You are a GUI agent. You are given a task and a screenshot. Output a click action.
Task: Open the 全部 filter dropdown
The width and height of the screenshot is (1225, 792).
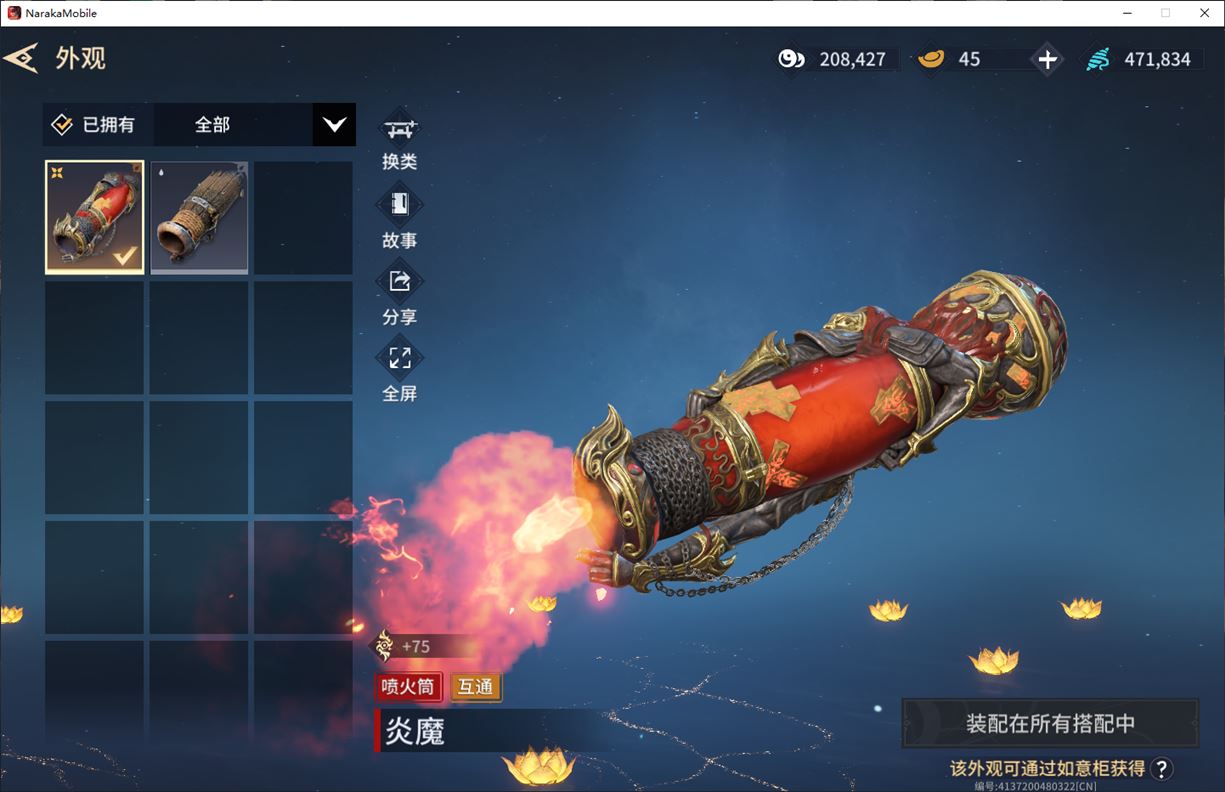point(334,125)
